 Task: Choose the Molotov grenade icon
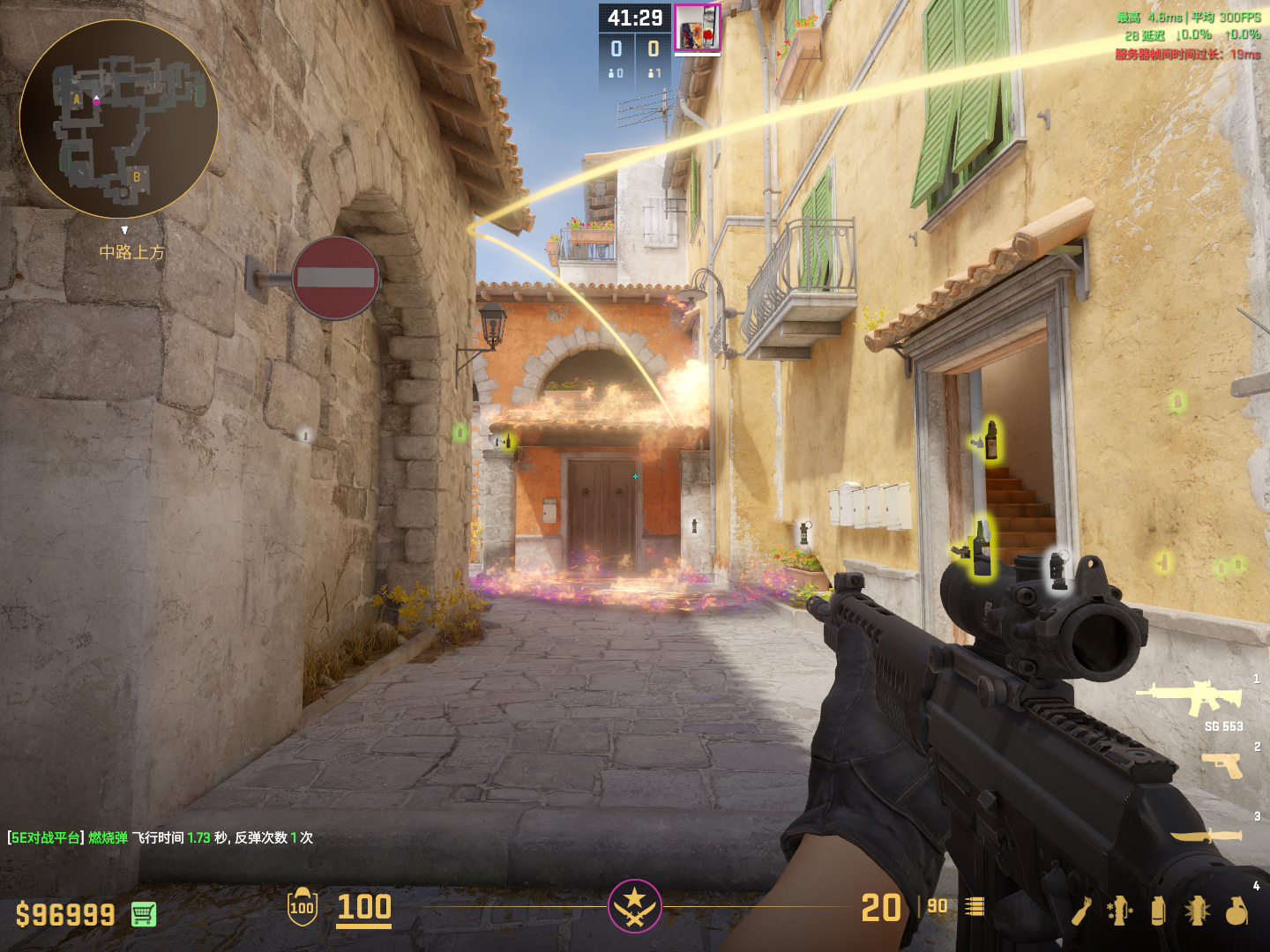1082,911
